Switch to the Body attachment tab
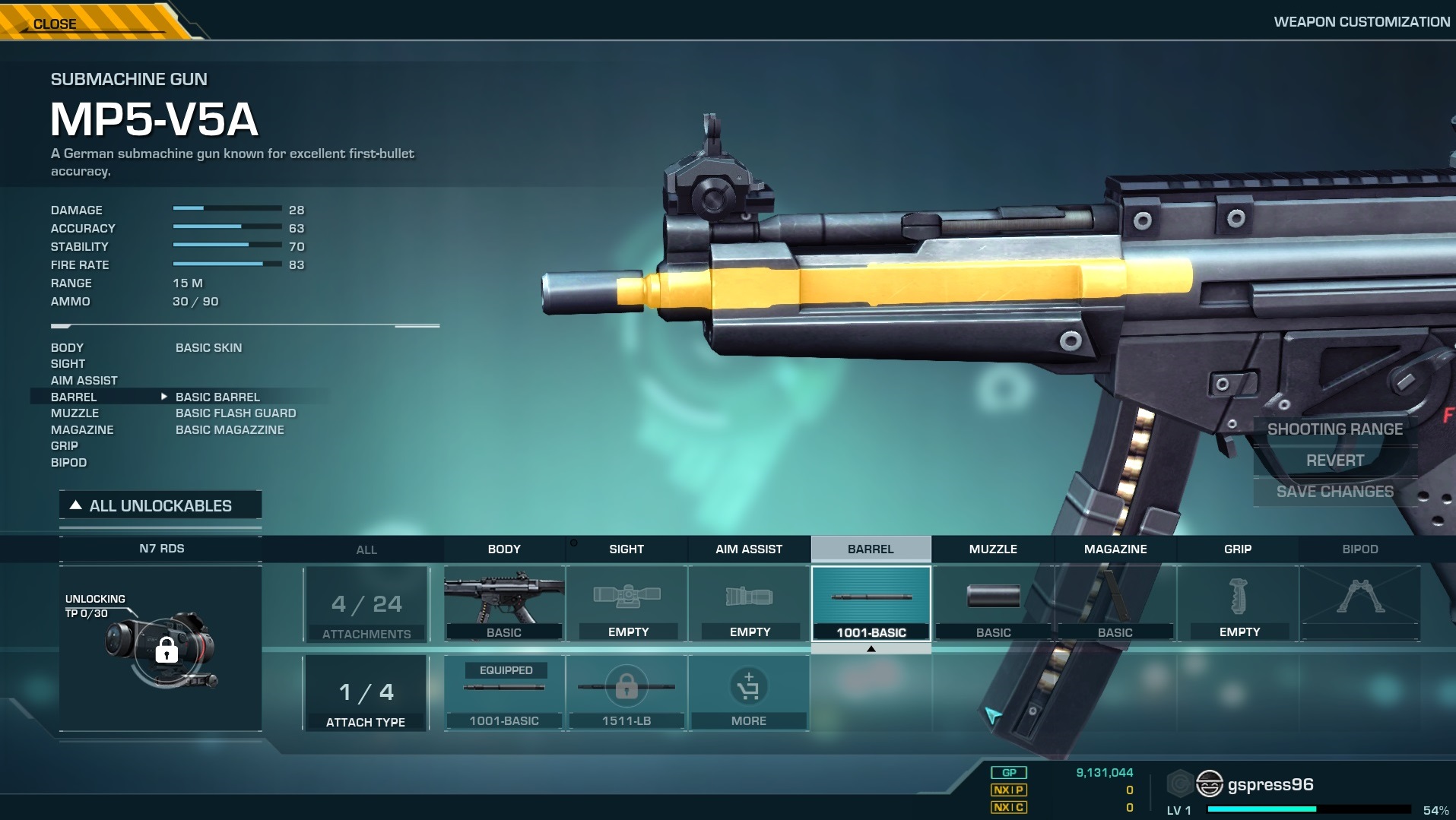Image resolution: width=1456 pixels, height=820 pixels. tap(504, 549)
